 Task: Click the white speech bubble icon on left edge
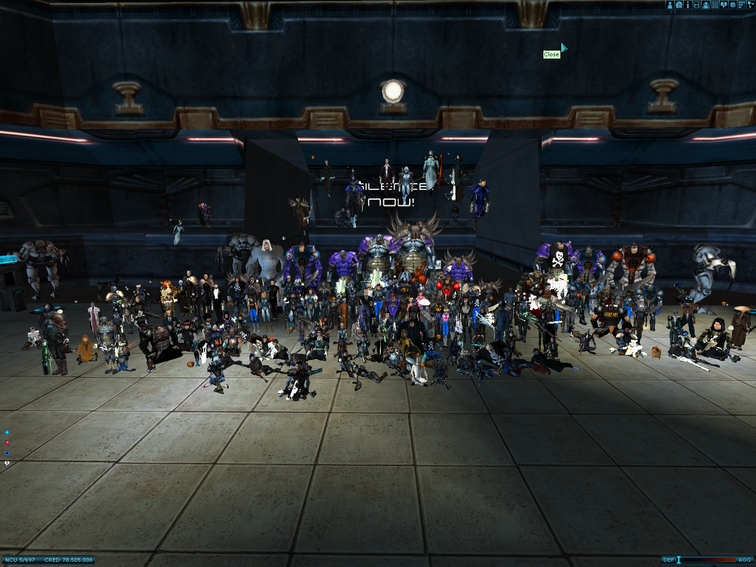(x=7, y=463)
